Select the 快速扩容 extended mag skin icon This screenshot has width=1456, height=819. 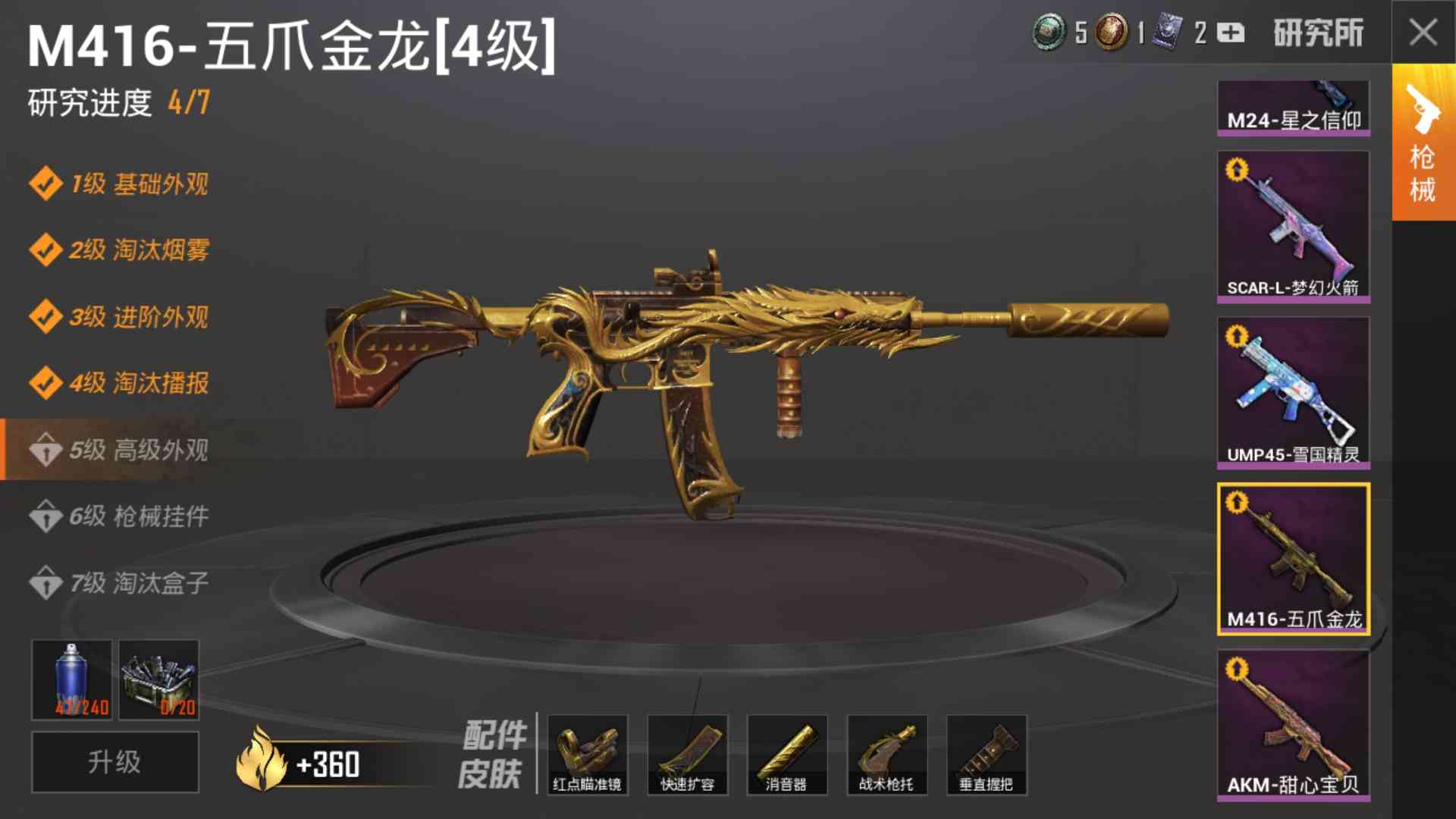tap(687, 755)
